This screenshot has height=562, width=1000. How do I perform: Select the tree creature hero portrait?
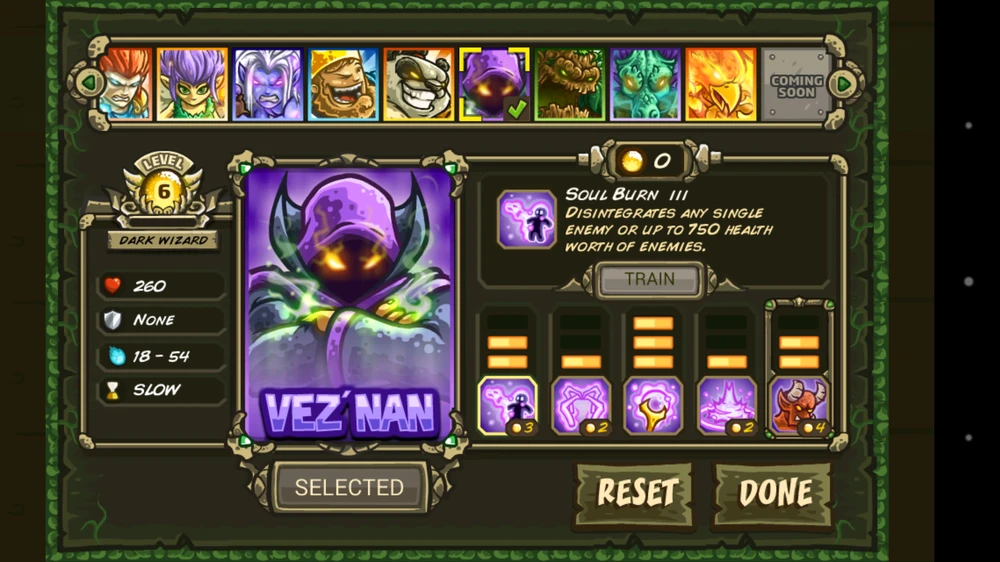[570, 84]
